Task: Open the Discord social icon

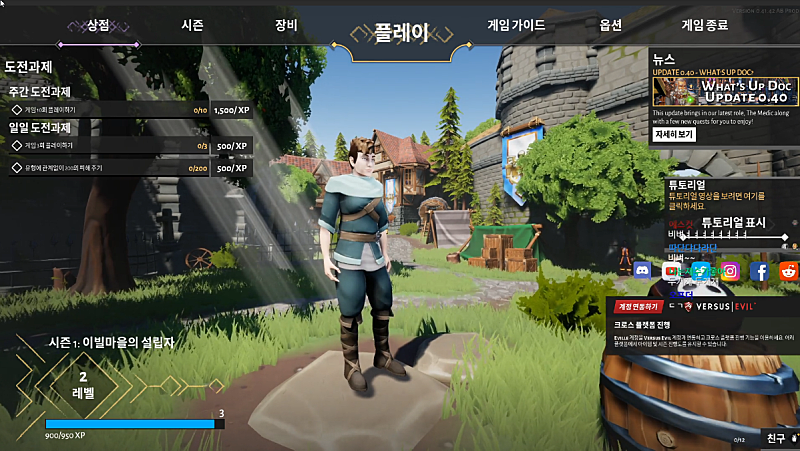Action: click(x=643, y=270)
